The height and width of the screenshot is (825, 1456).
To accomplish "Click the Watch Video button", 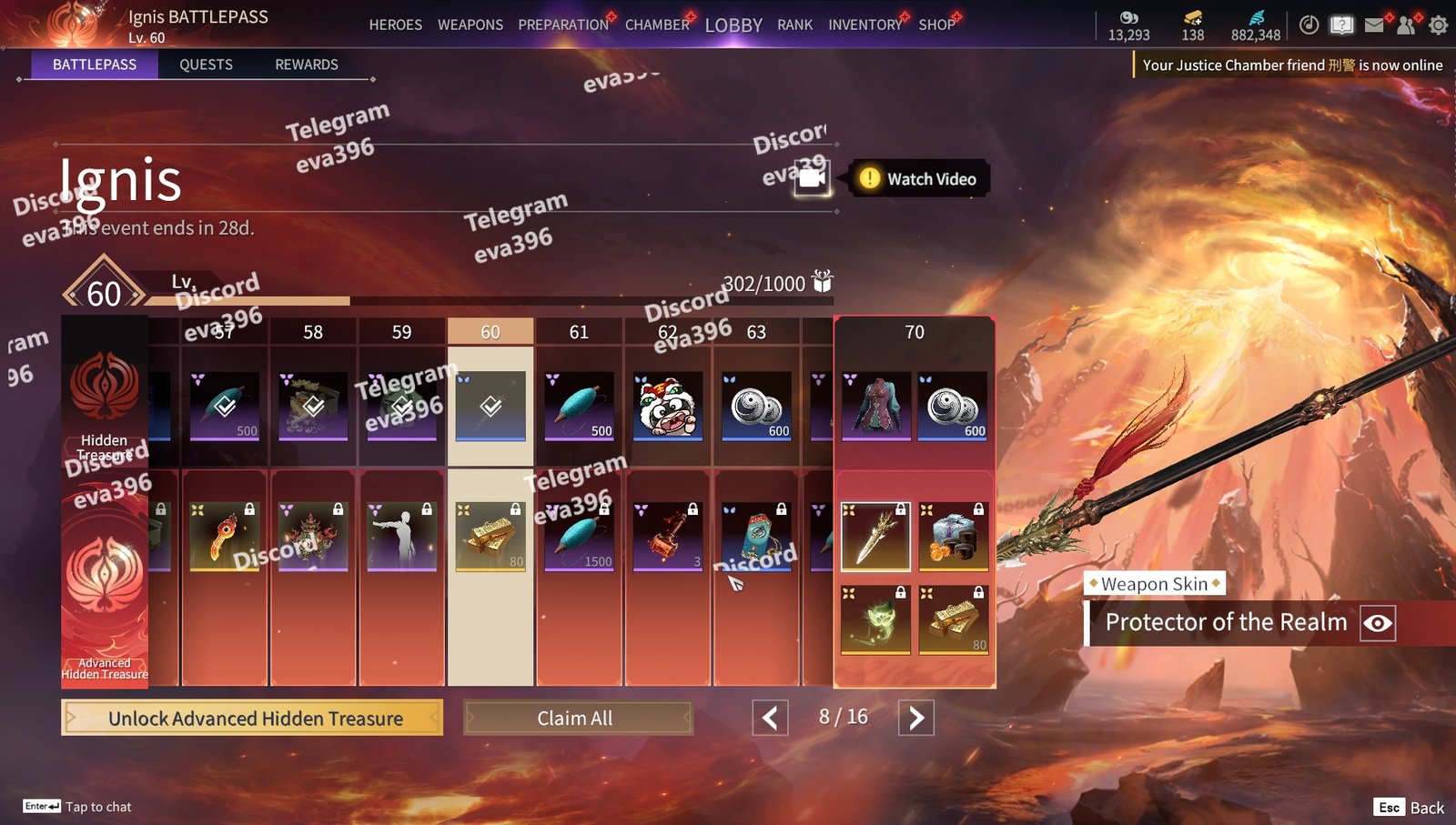I will 919,179.
